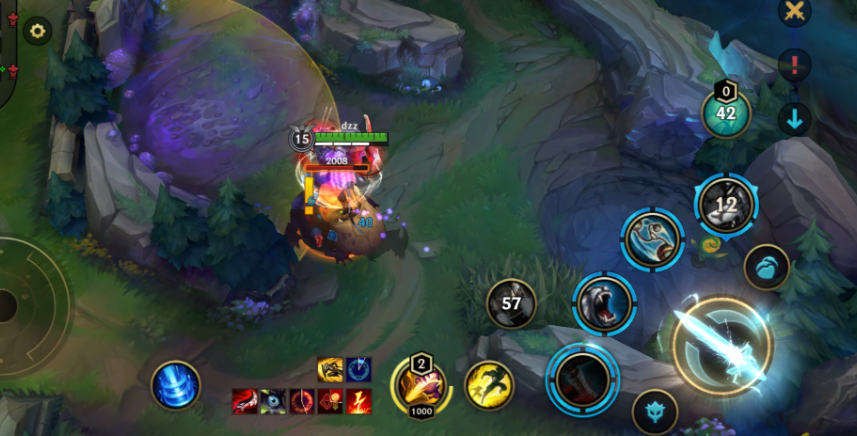Buy the suggested item costing 1000 gold
The width and height of the screenshot is (857, 436).
point(420,384)
